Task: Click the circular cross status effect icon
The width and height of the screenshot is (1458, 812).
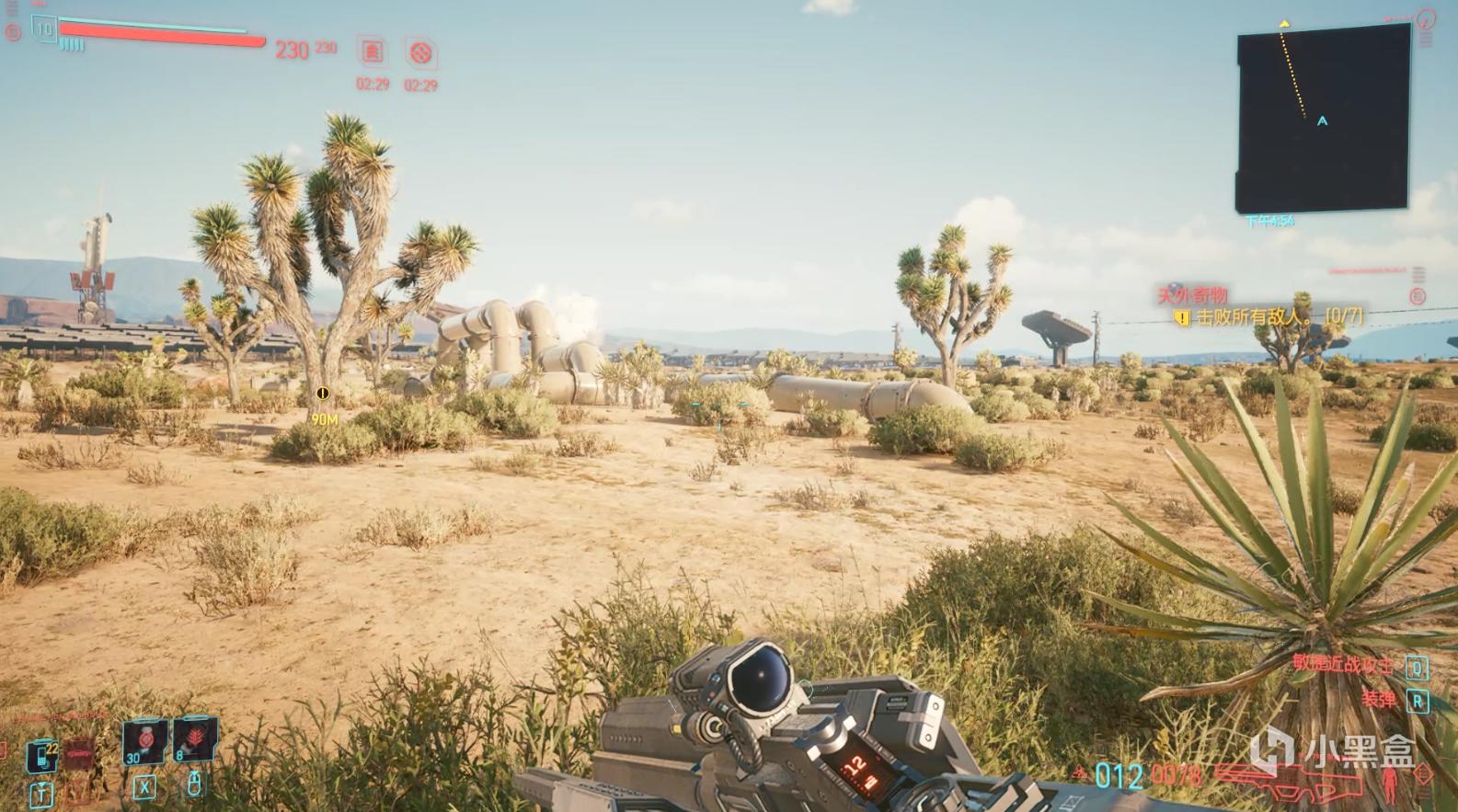Action: 420,53
